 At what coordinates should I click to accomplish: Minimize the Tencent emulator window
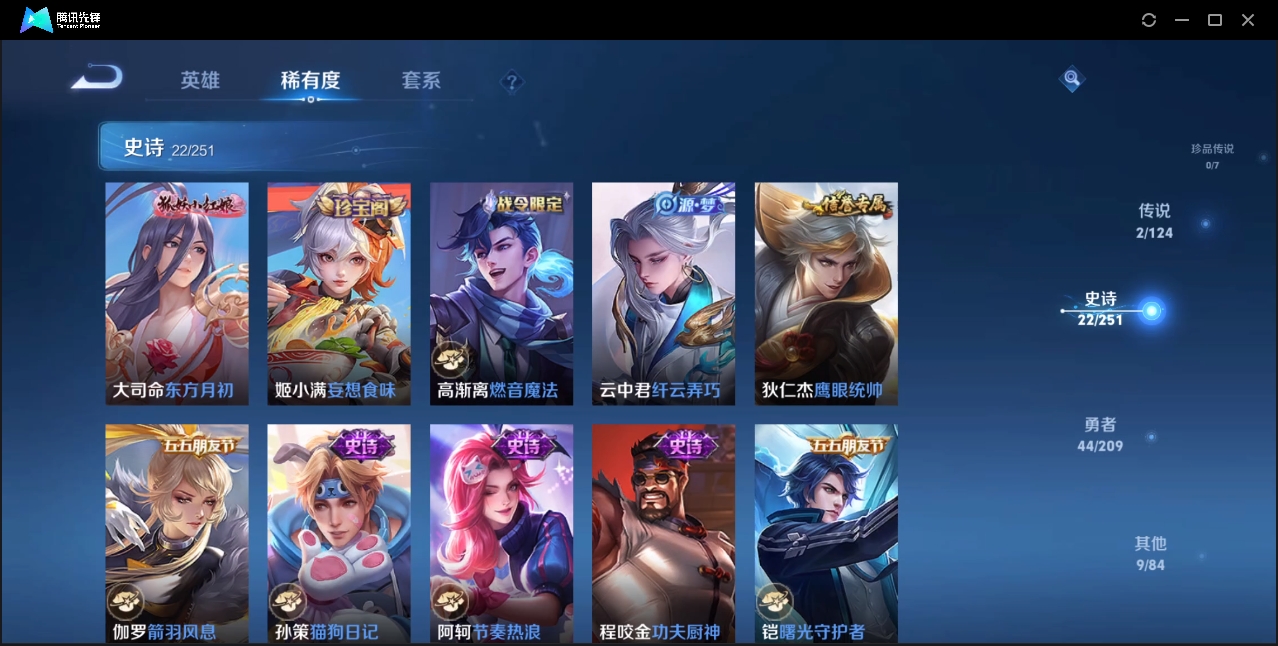coord(1182,20)
